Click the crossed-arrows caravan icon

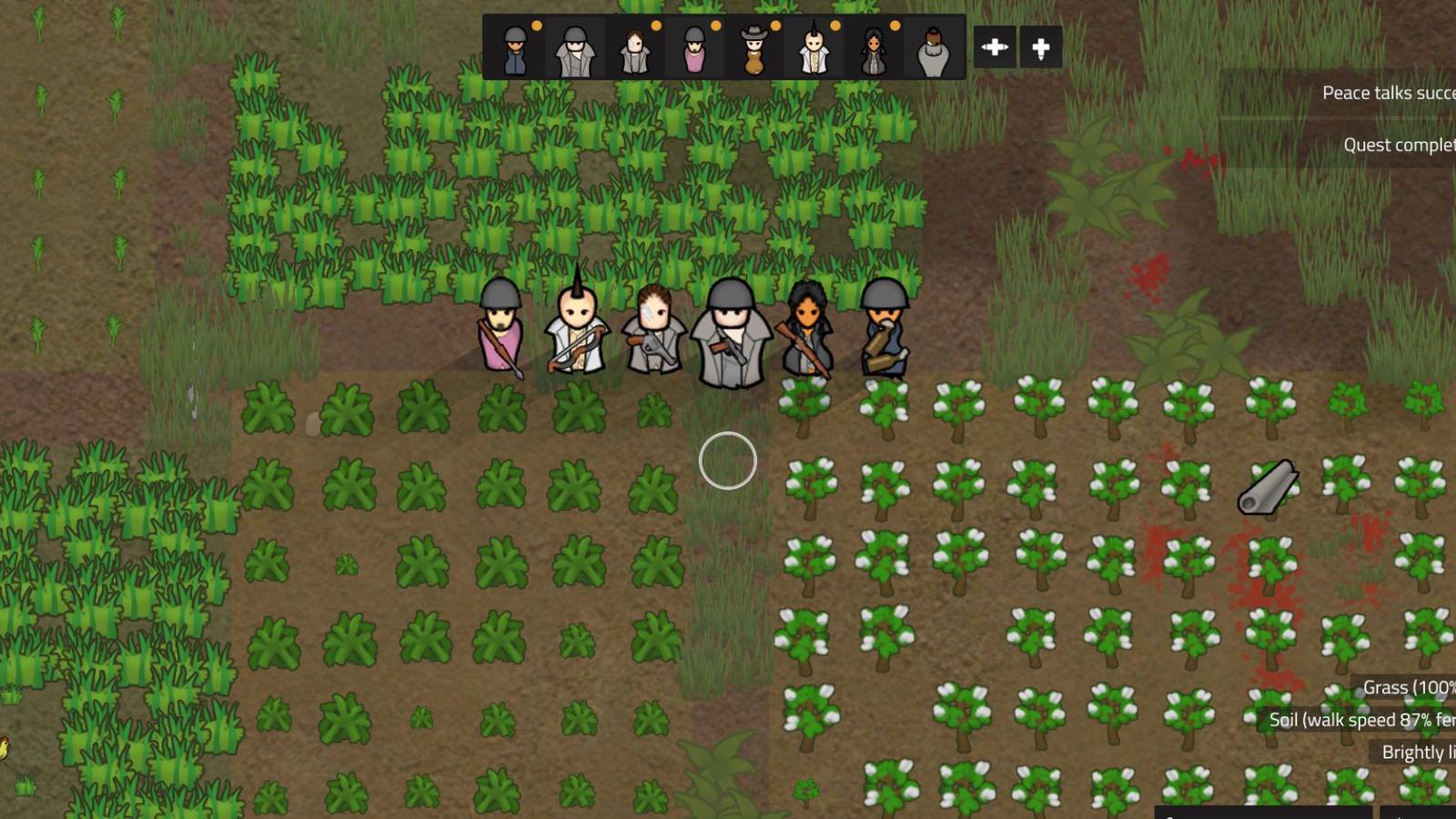[x=996, y=45]
